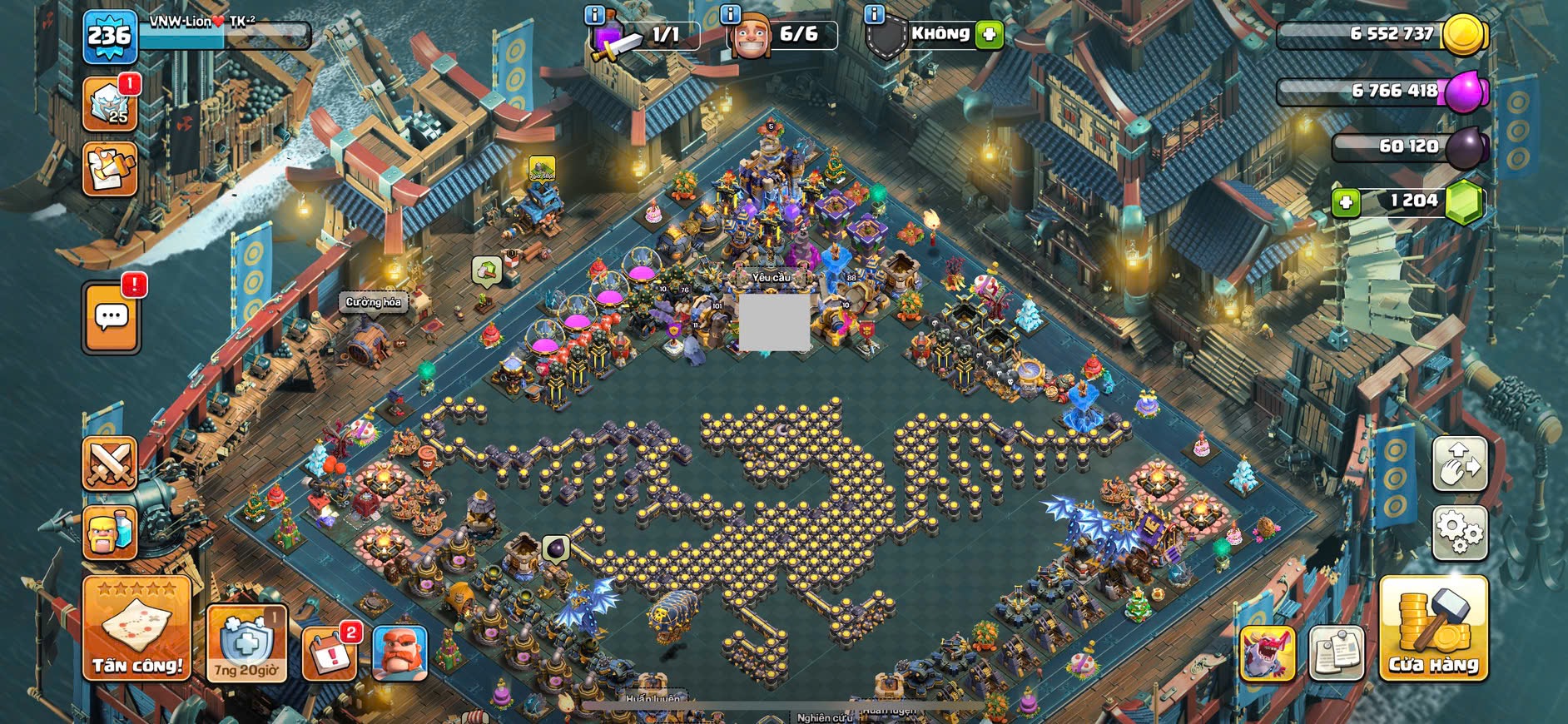1568x724 pixels.
Task: Open the village layout editor
Action: pyautogui.click(x=1459, y=464)
